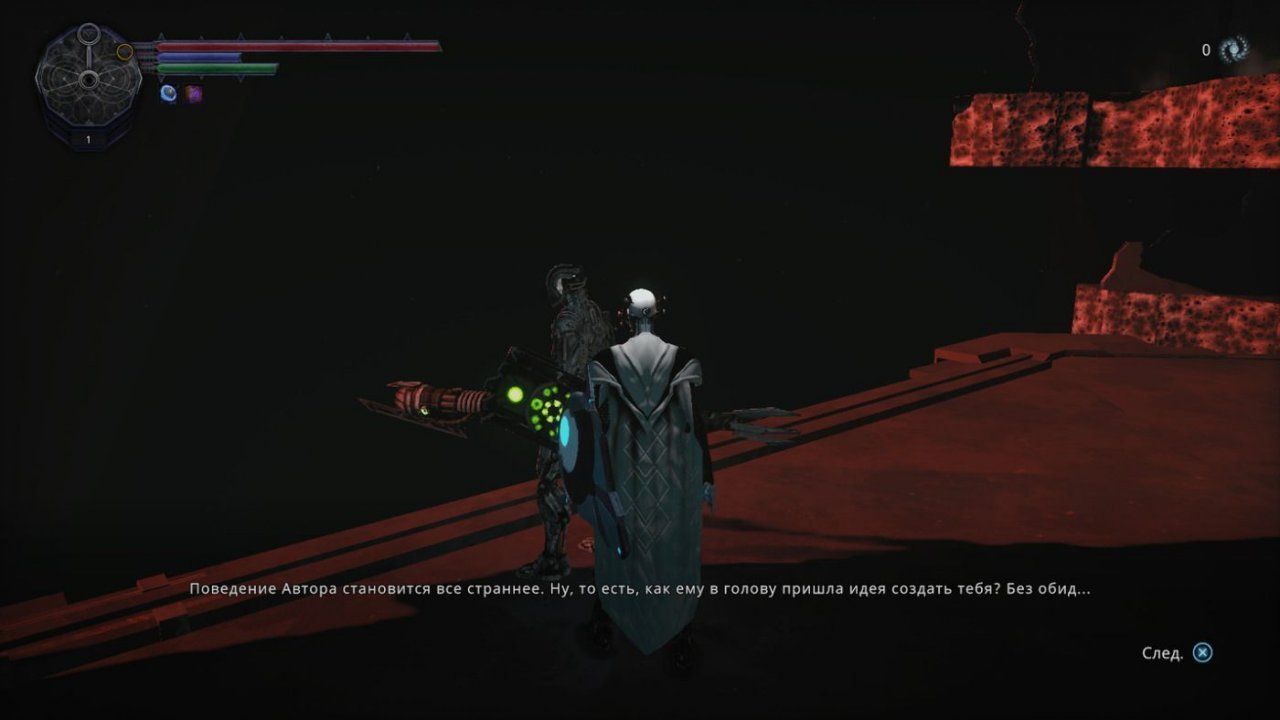Click the round emblem panel with number 1

click(88, 87)
